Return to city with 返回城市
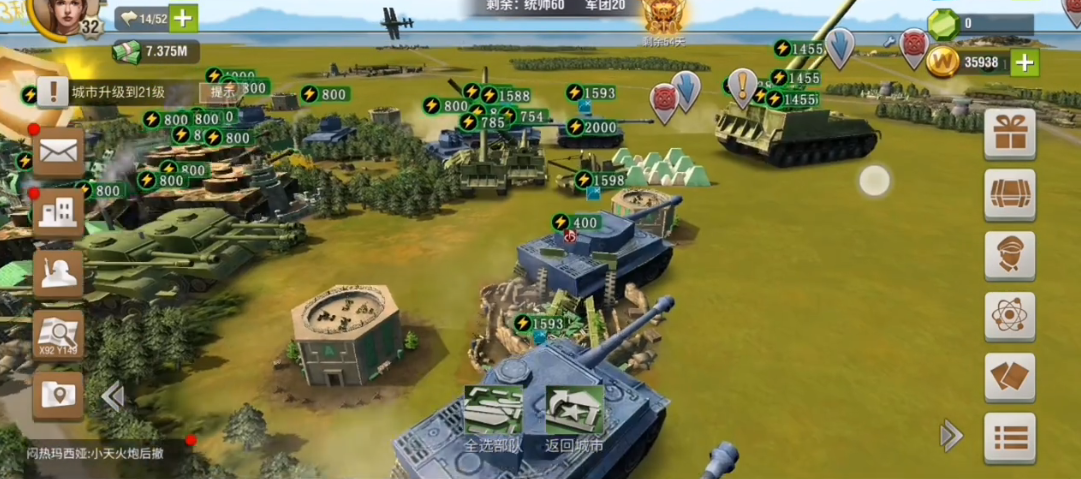The image size is (1081, 479). (x=574, y=420)
